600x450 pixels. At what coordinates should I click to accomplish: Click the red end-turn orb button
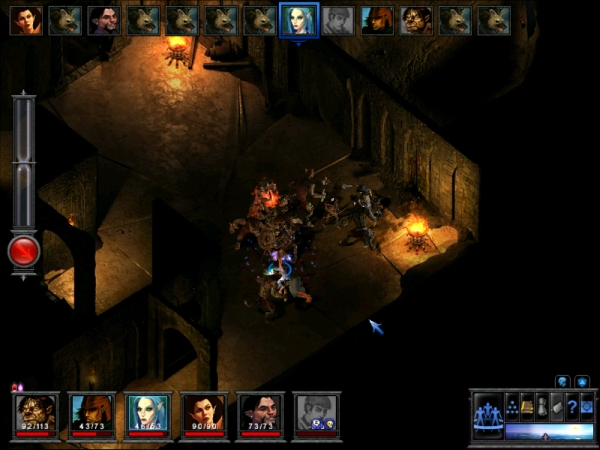pyautogui.click(x=24, y=252)
